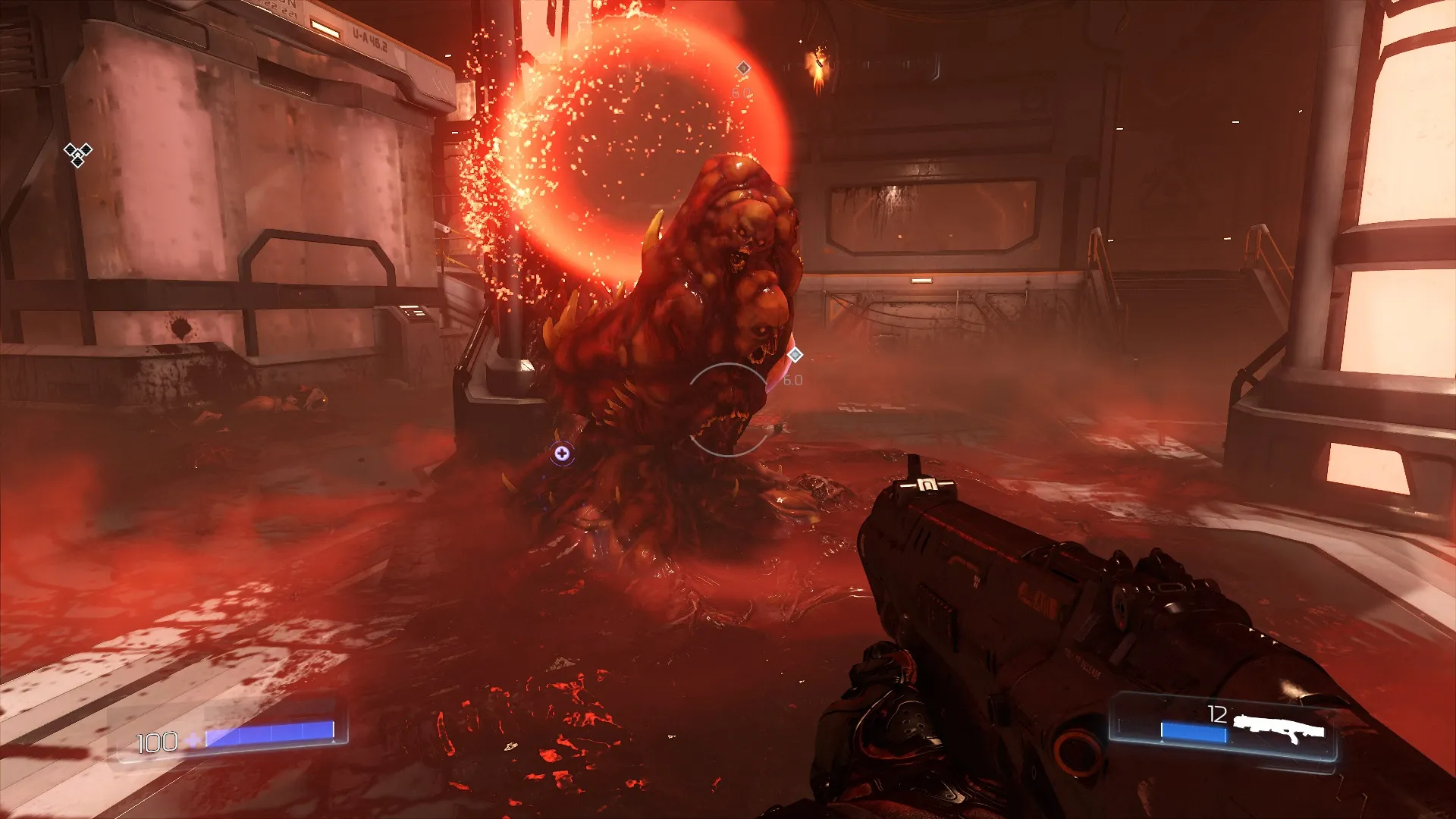Click the diamond waypoint beside the crosshair

pyautogui.click(x=795, y=355)
